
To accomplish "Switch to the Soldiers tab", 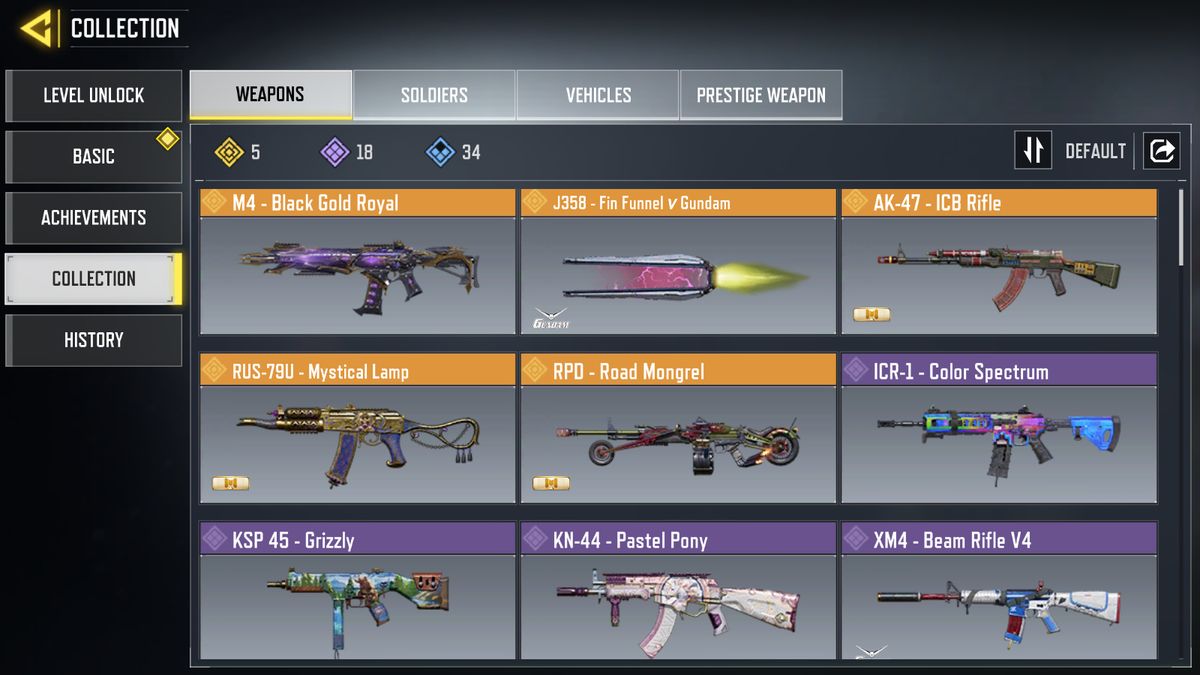I will (x=434, y=95).
